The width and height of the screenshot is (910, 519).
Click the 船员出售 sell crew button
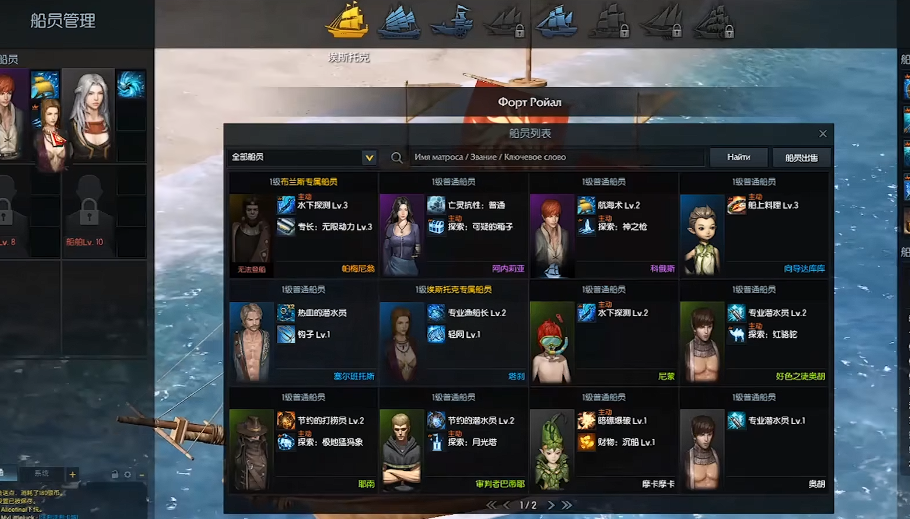click(801, 158)
